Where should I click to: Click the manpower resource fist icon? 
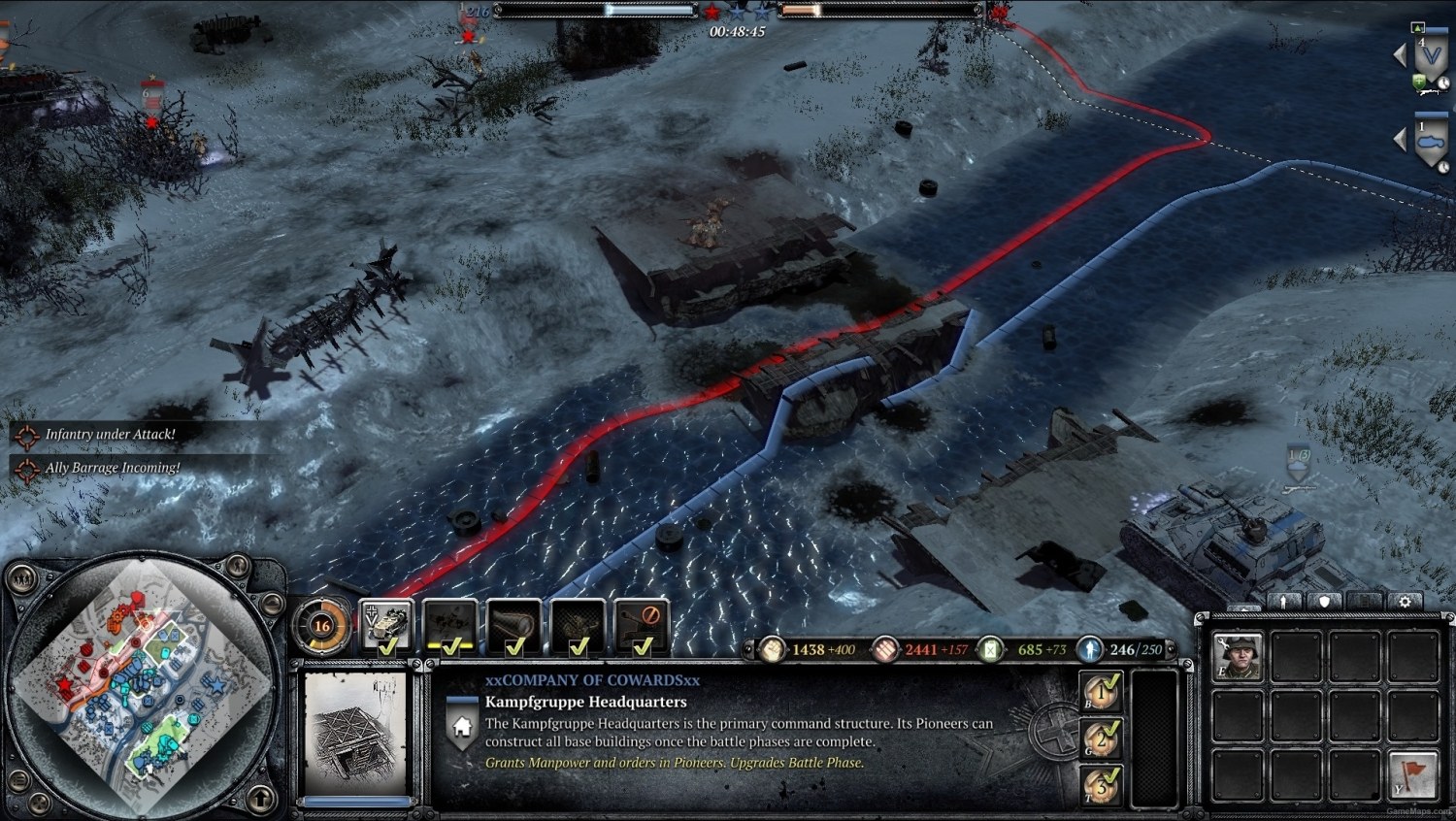point(772,650)
